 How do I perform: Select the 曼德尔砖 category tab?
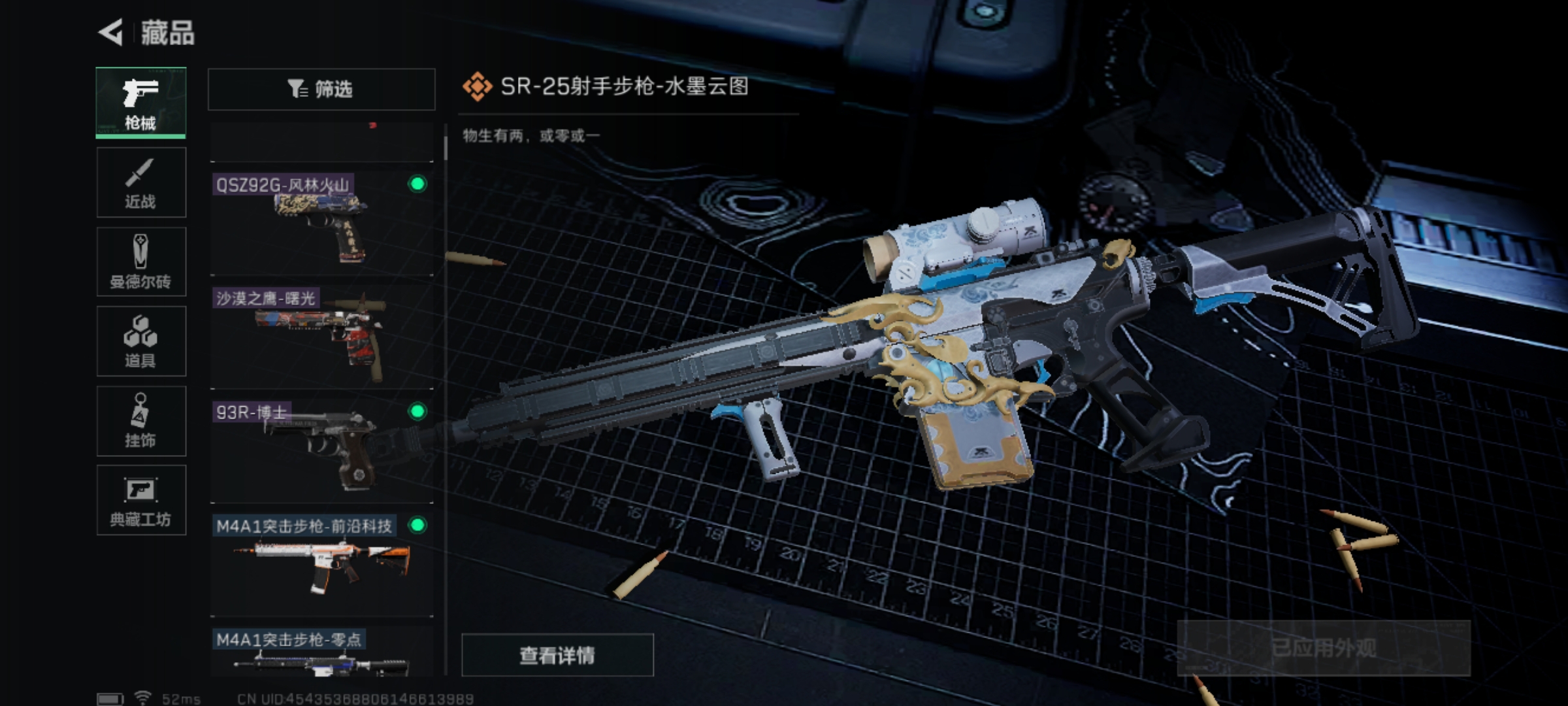click(141, 262)
